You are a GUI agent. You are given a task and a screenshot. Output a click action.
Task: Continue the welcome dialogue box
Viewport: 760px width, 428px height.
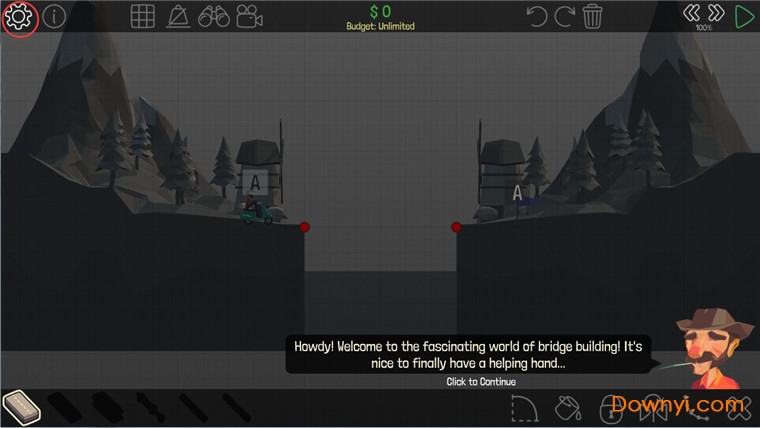[x=468, y=355]
